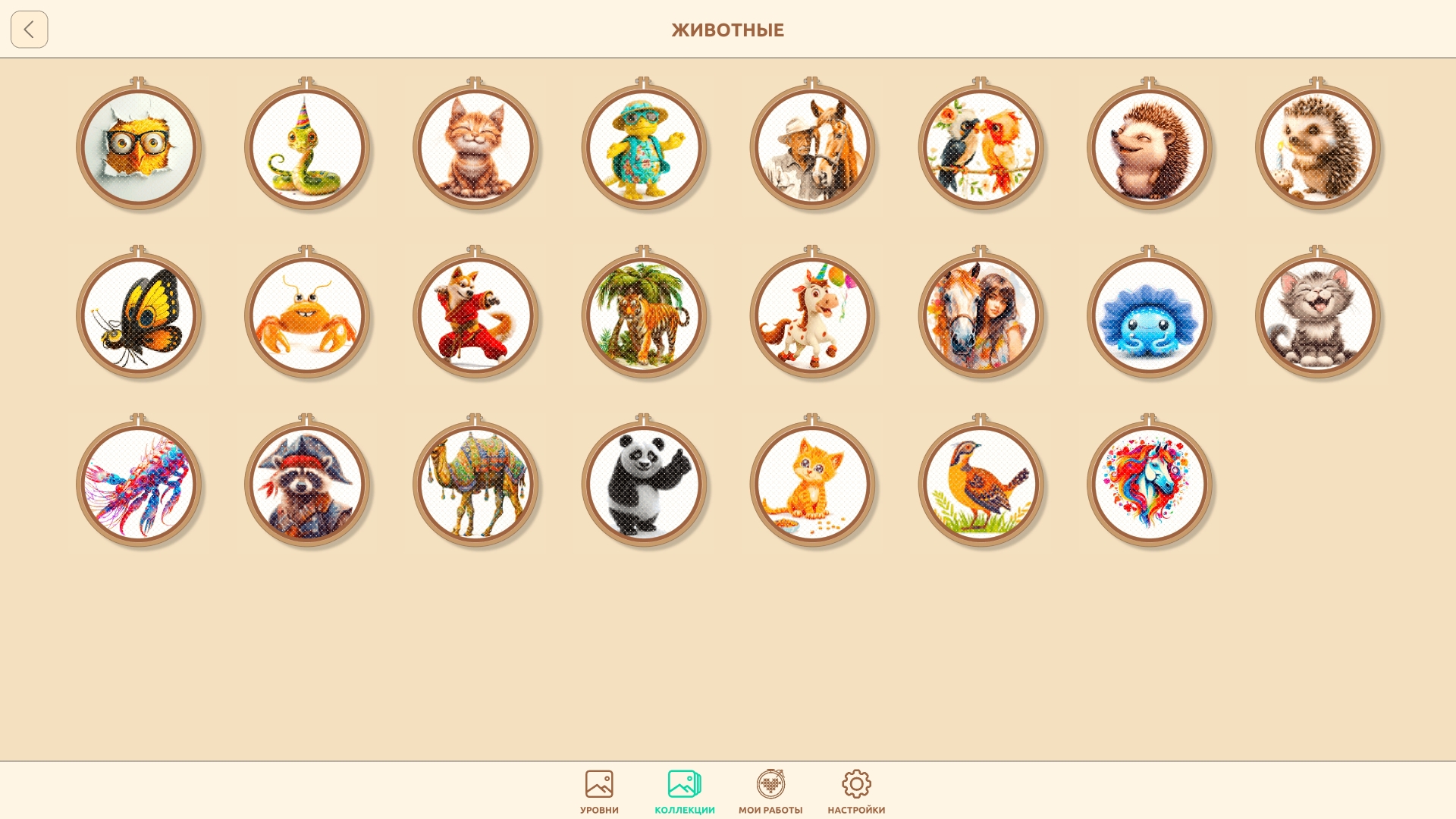Select the party hat snake embroidery

306,148
